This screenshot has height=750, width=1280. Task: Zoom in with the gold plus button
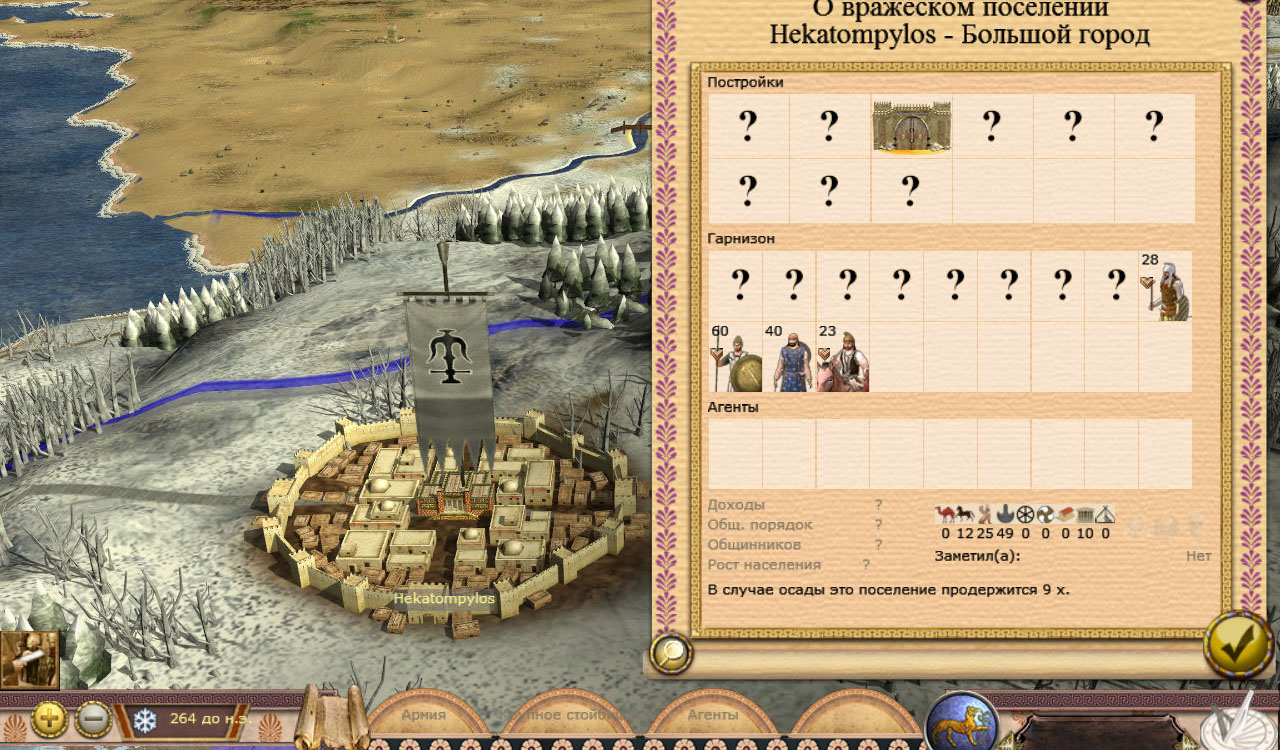pos(50,717)
